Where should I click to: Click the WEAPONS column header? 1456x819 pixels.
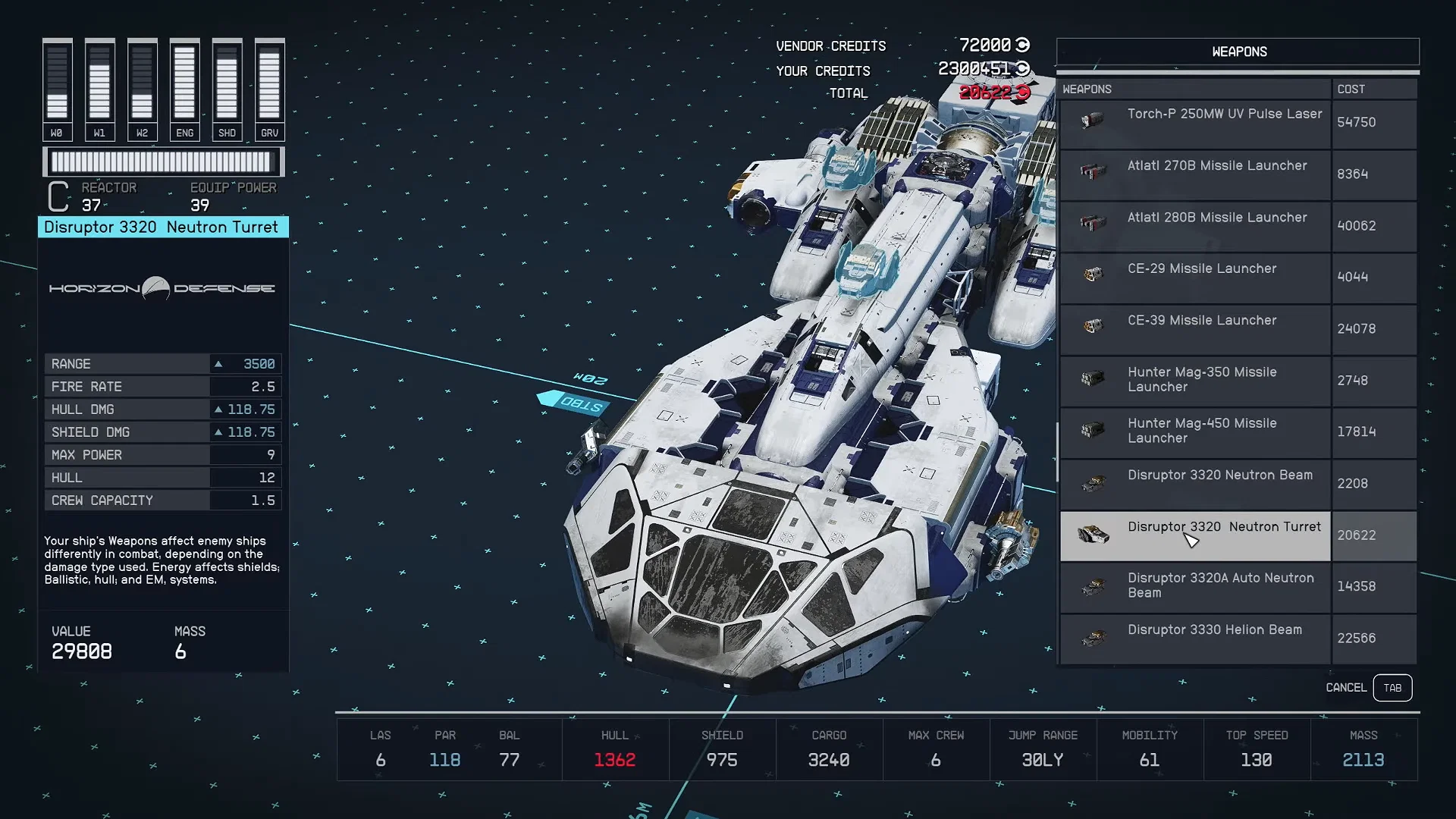(x=1087, y=89)
